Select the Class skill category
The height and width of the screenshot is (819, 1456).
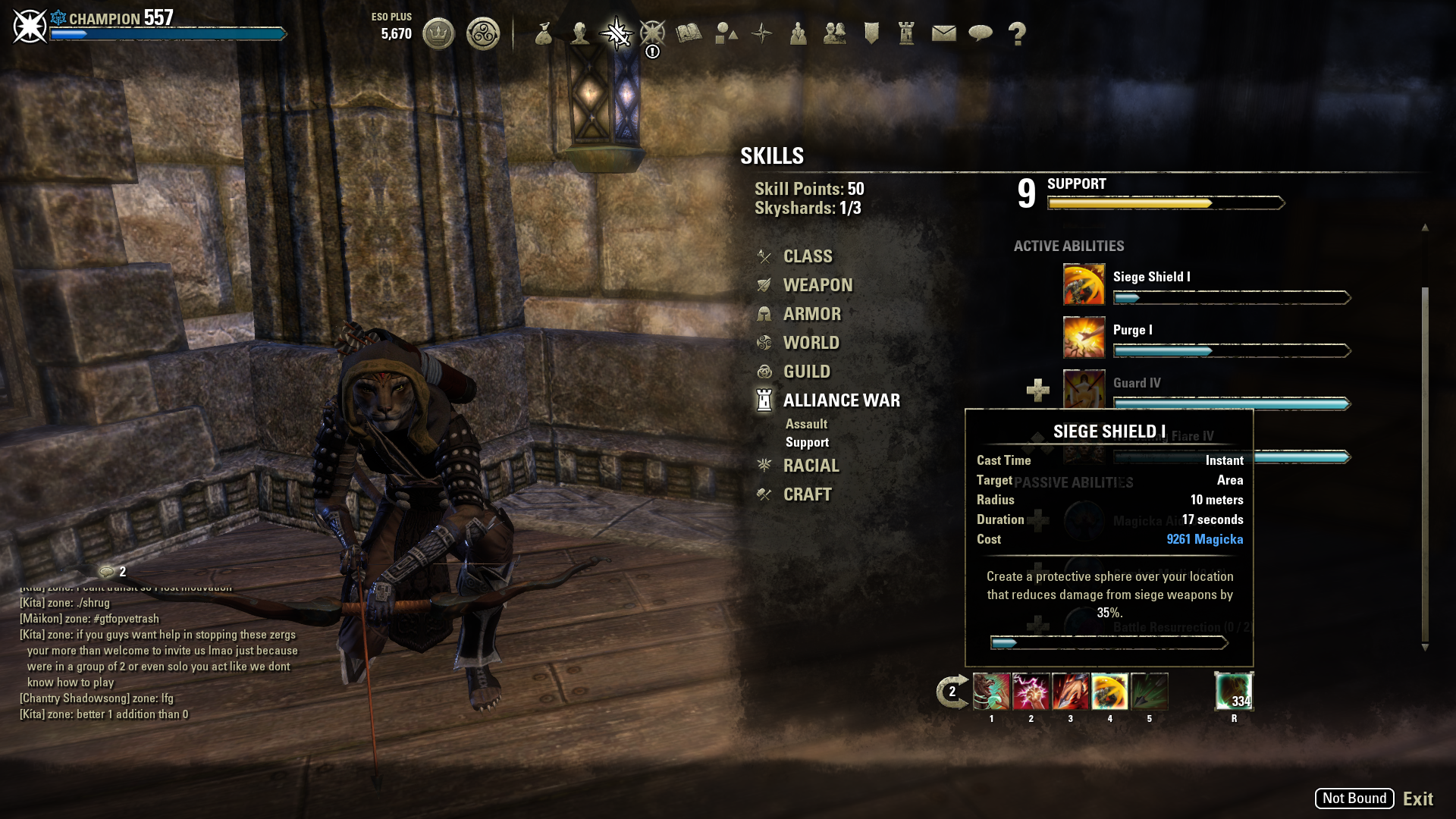tap(807, 256)
